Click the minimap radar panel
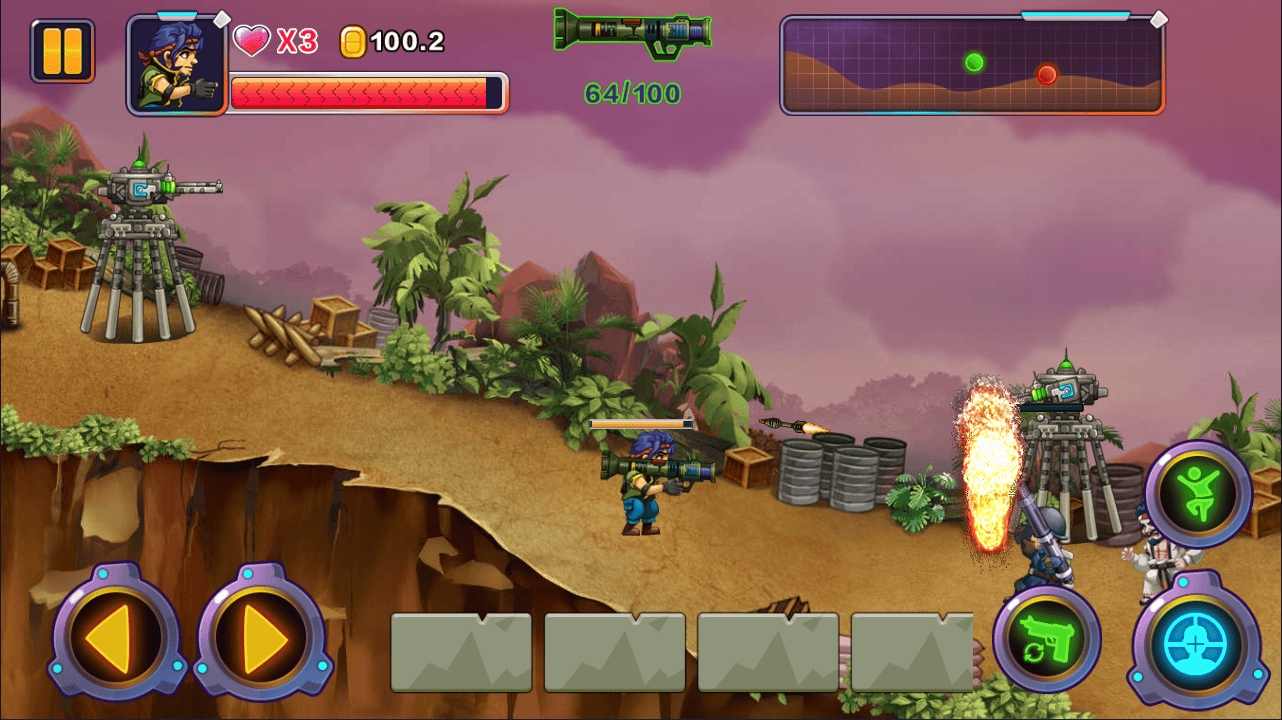 click(972, 65)
